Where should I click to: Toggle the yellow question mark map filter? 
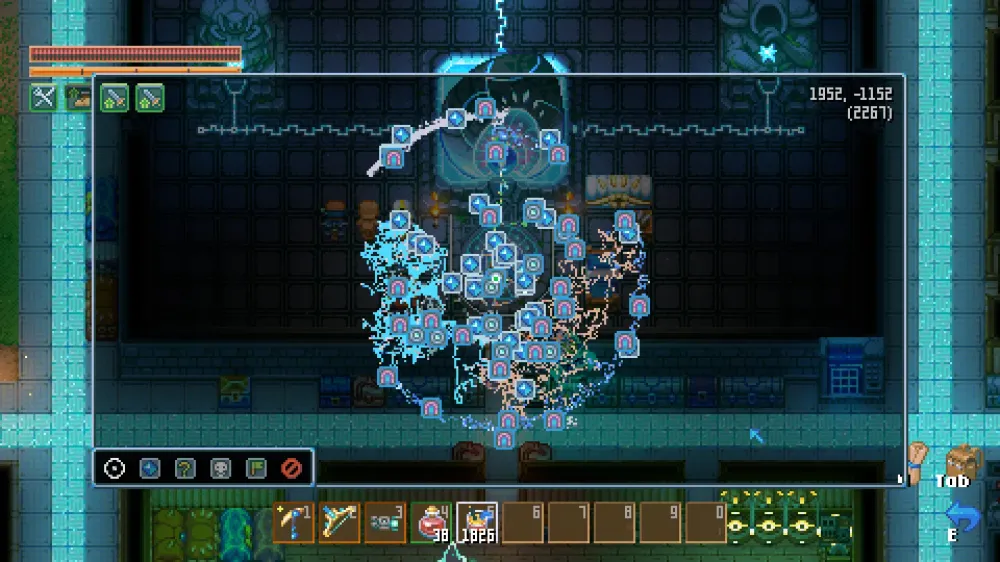(x=185, y=468)
